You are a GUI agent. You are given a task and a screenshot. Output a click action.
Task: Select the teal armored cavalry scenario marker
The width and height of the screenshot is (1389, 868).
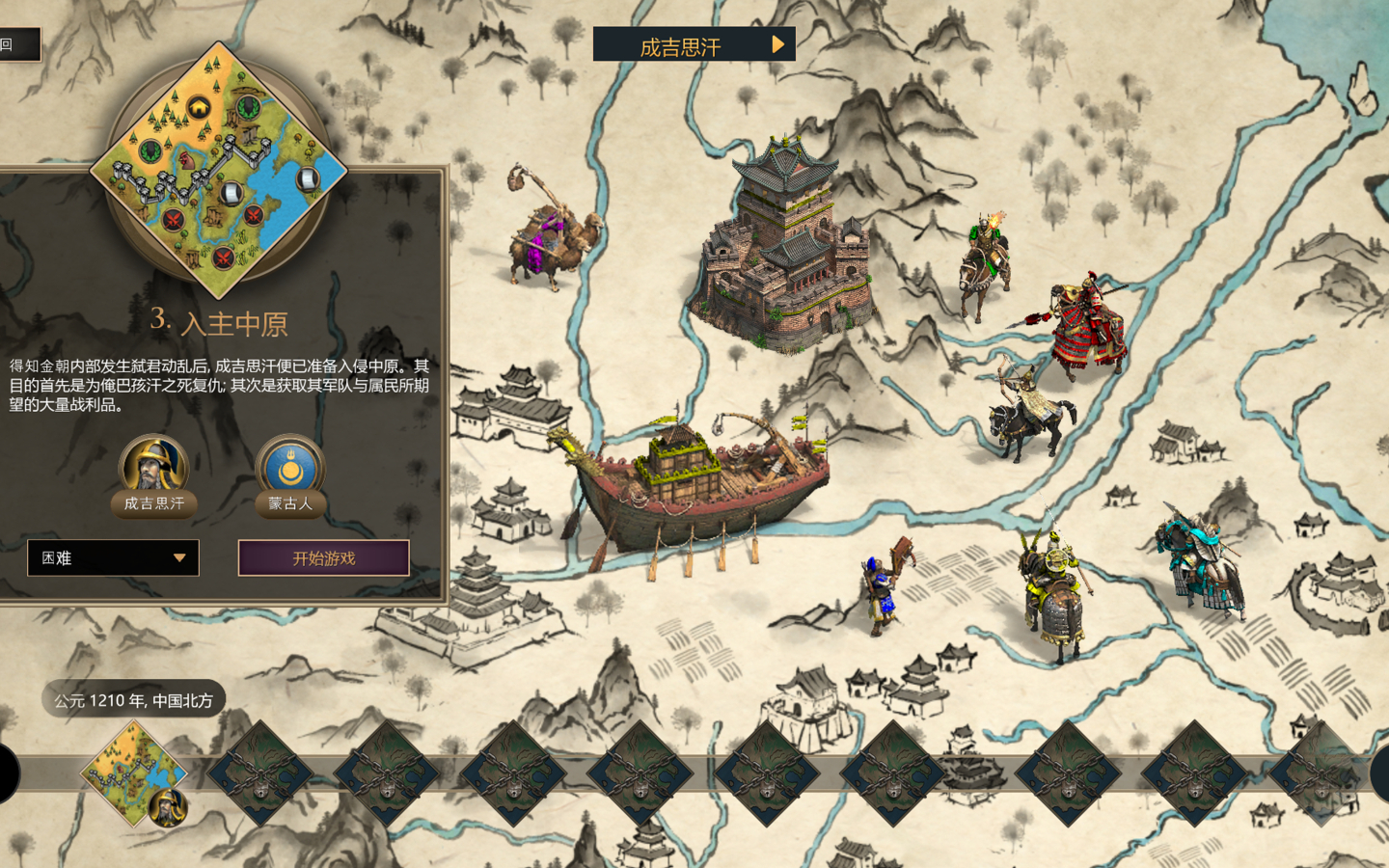[x=1203, y=563]
